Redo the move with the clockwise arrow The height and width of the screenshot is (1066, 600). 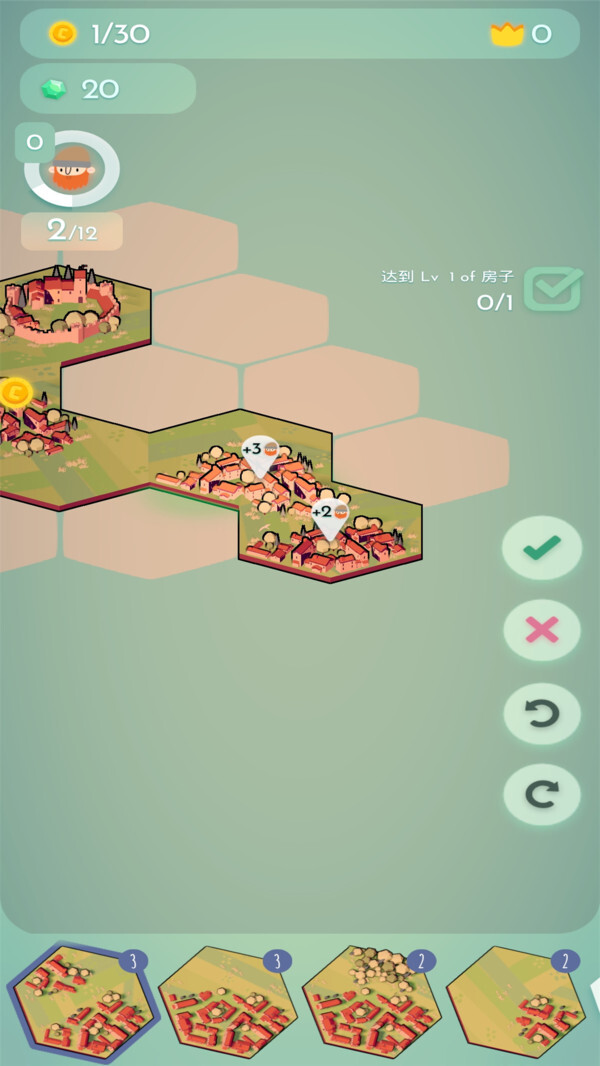[x=541, y=794]
